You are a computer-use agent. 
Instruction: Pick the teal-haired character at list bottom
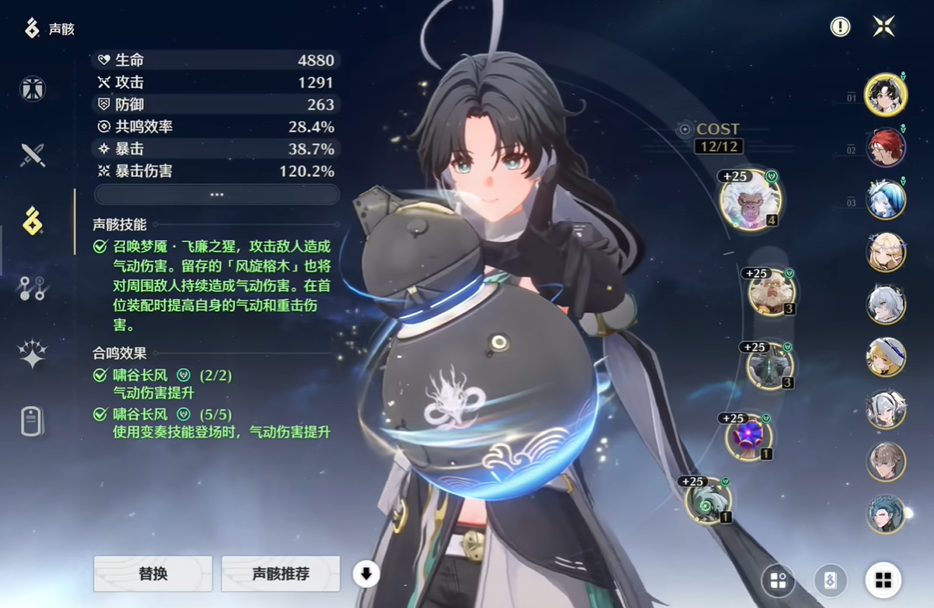885,514
